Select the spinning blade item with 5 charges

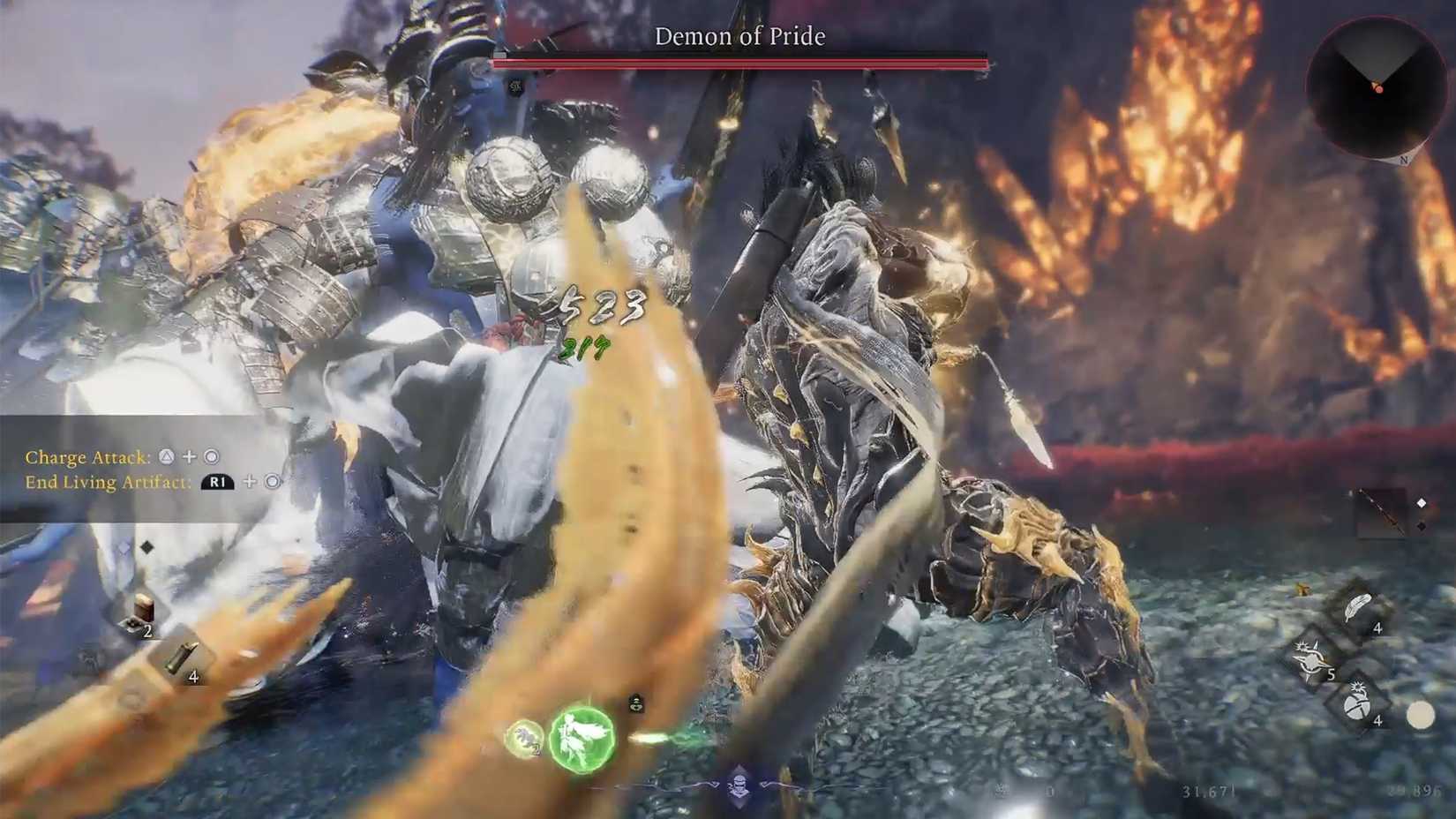pyautogui.click(x=1313, y=659)
